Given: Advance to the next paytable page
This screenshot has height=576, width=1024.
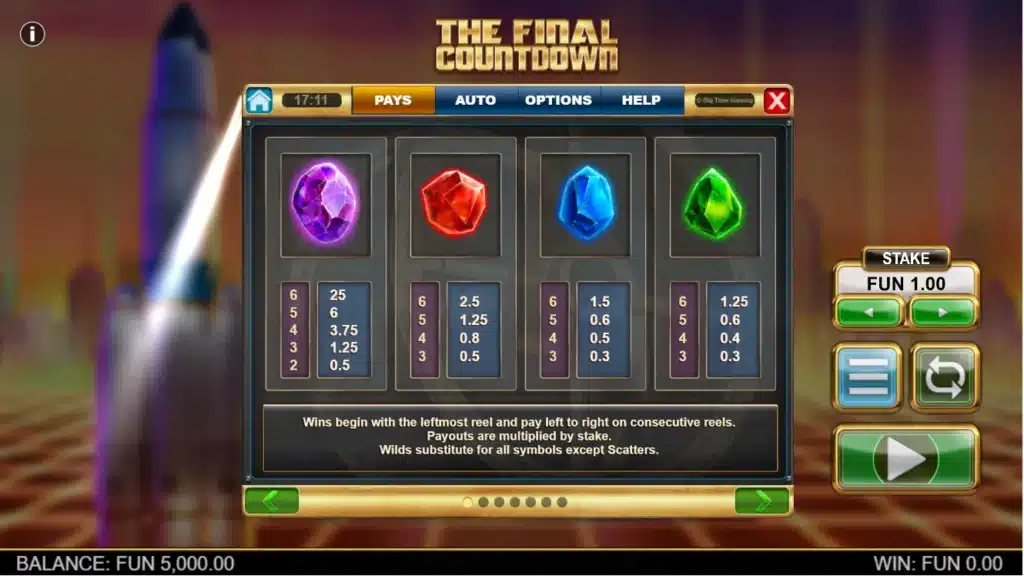Looking at the screenshot, I should 762,501.
